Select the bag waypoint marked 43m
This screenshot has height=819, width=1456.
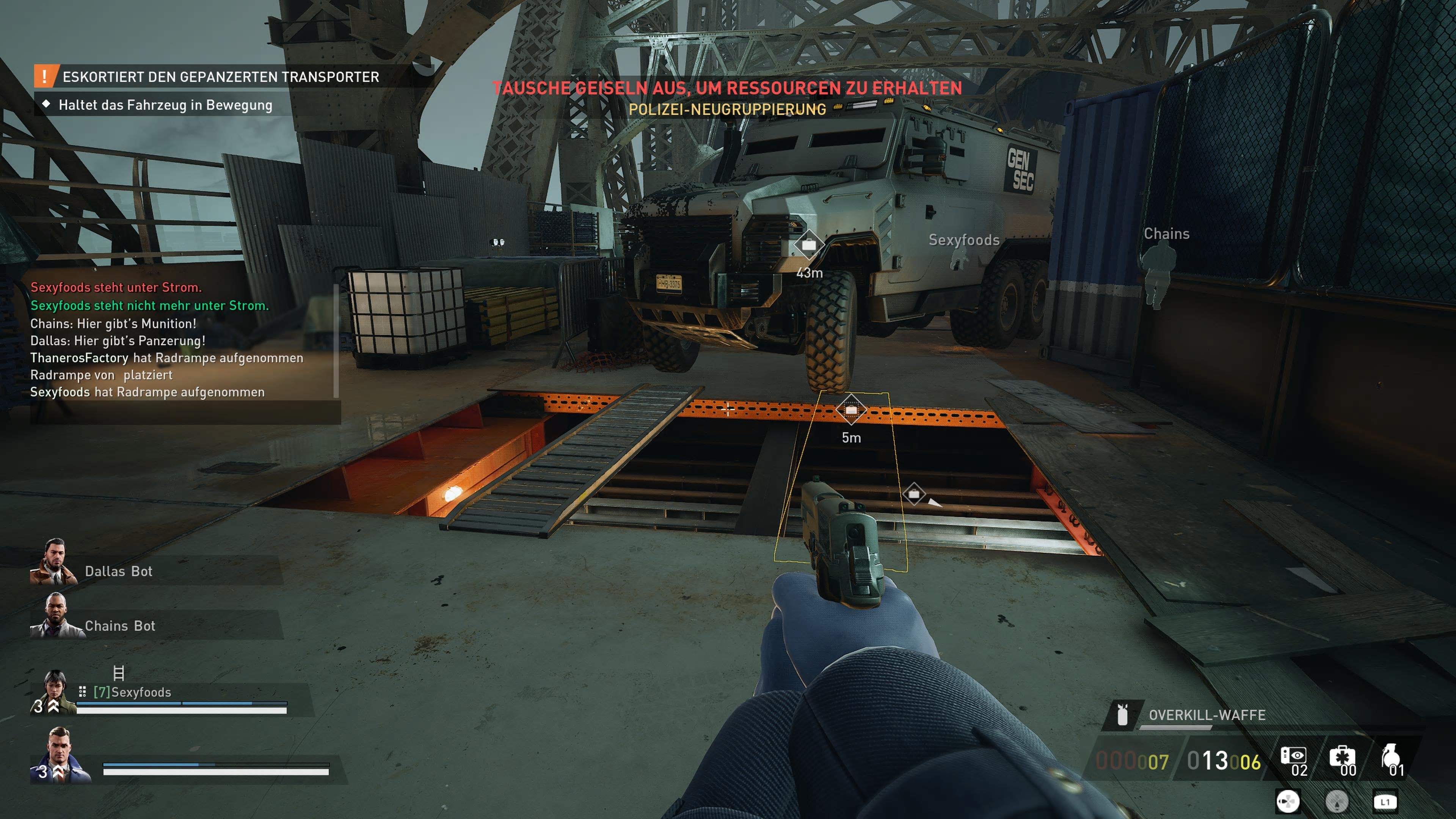809,245
